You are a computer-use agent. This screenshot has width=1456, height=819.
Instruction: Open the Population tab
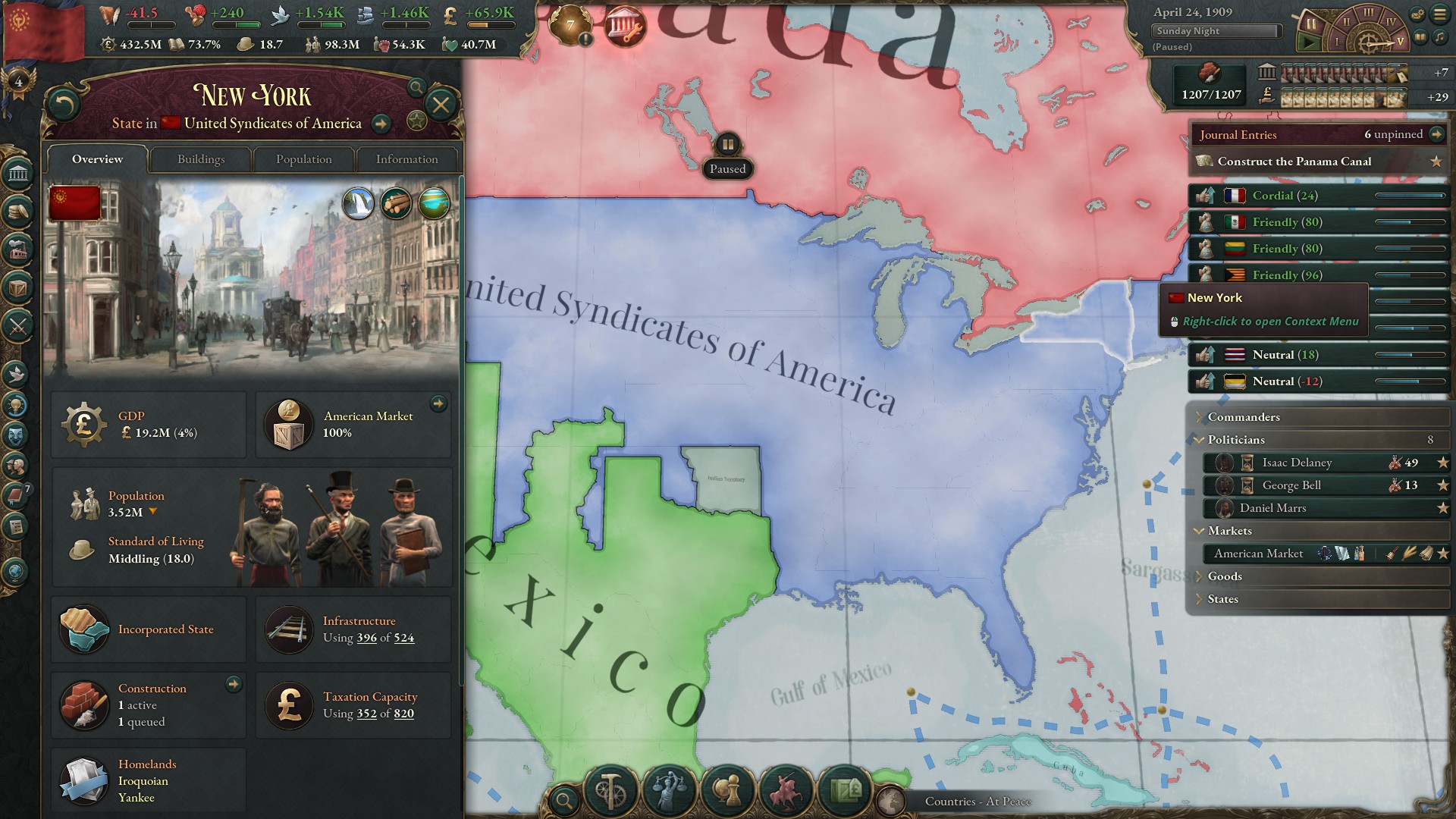303,159
